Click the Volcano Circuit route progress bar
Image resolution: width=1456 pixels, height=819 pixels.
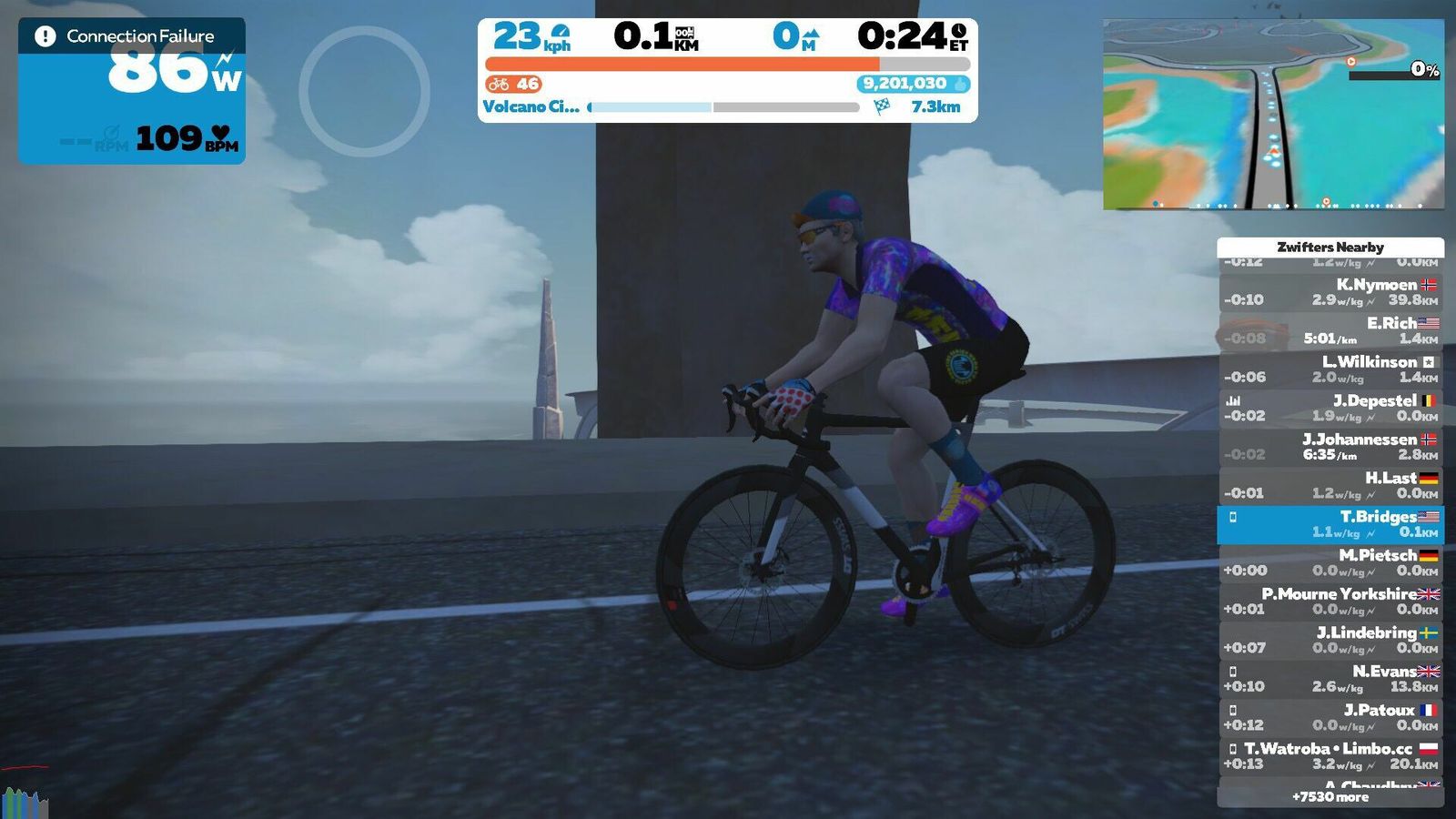(724, 107)
